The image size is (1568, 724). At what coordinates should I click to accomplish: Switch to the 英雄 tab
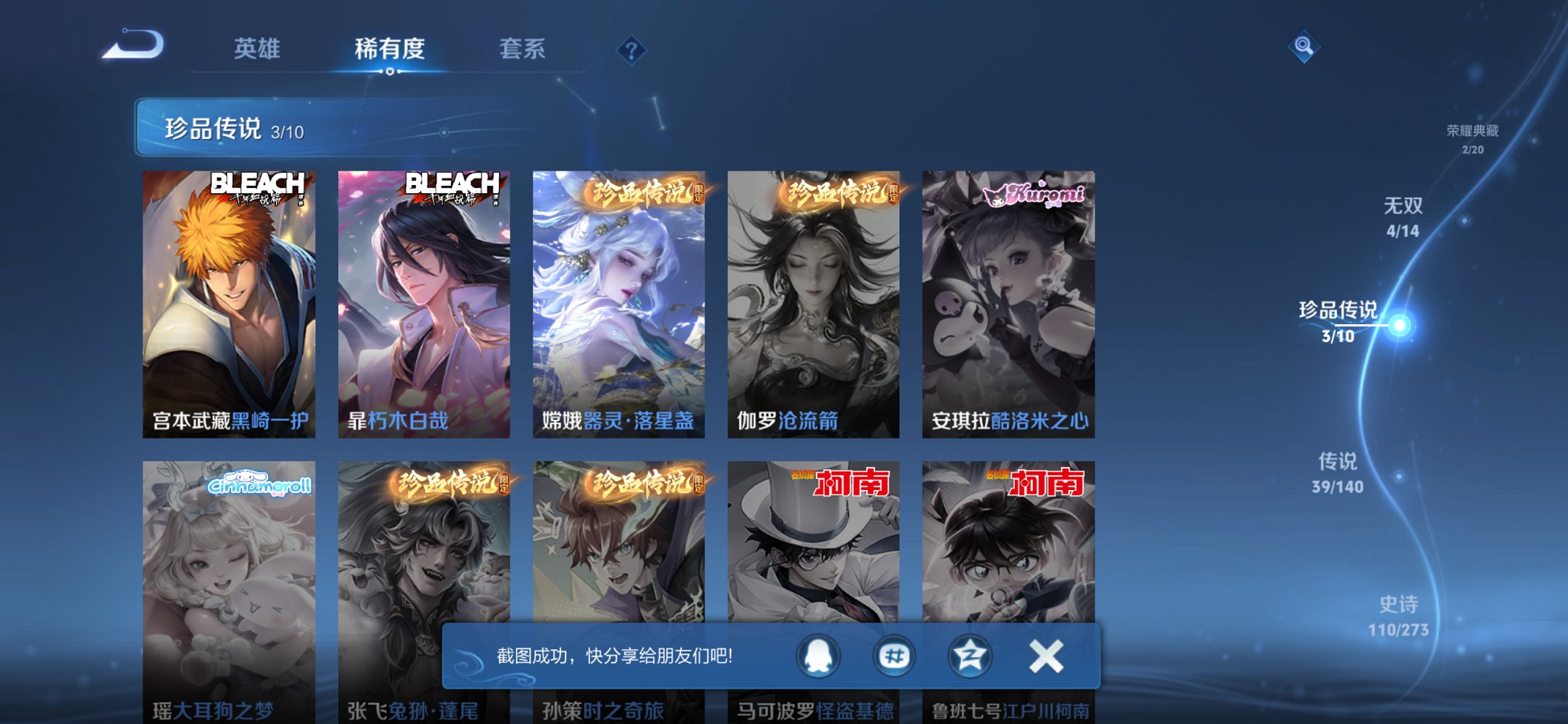(x=258, y=49)
